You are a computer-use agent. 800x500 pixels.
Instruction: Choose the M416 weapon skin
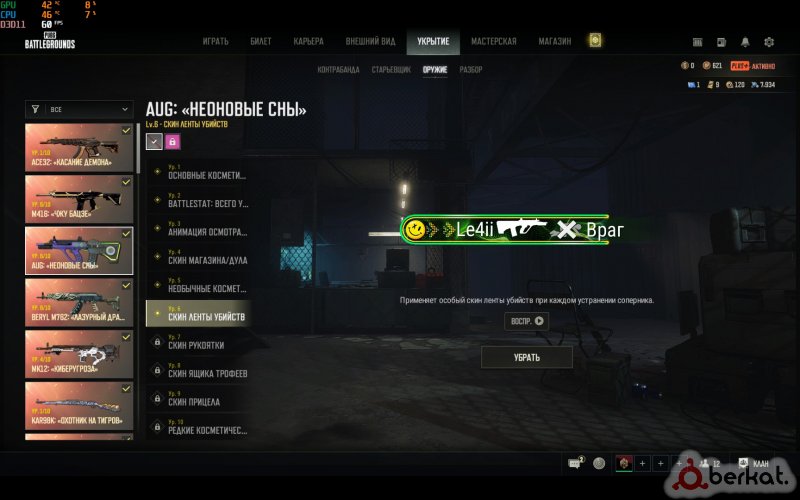pos(79,199)
